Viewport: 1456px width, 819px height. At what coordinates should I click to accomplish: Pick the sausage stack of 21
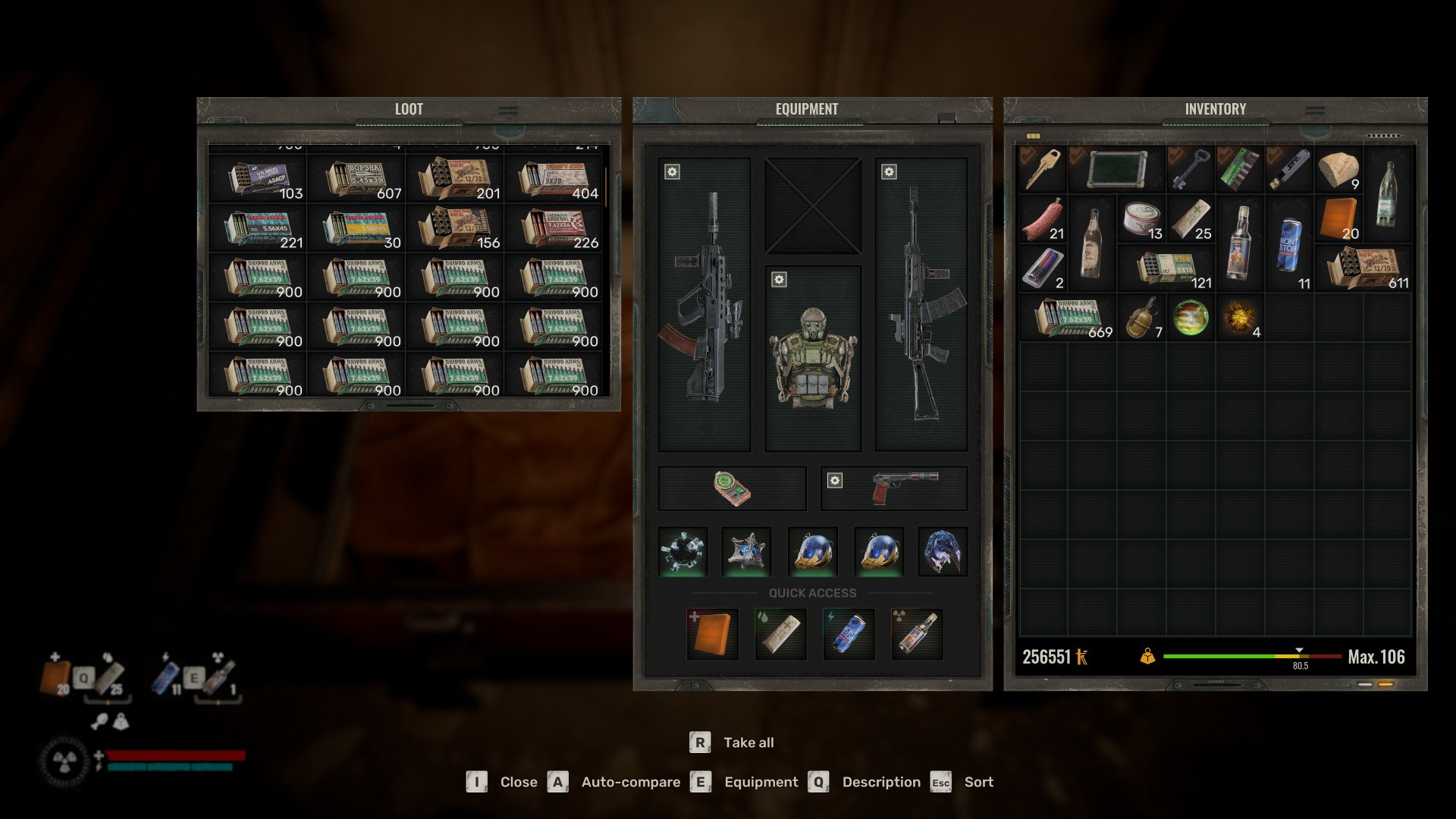tap(1043, 218)
